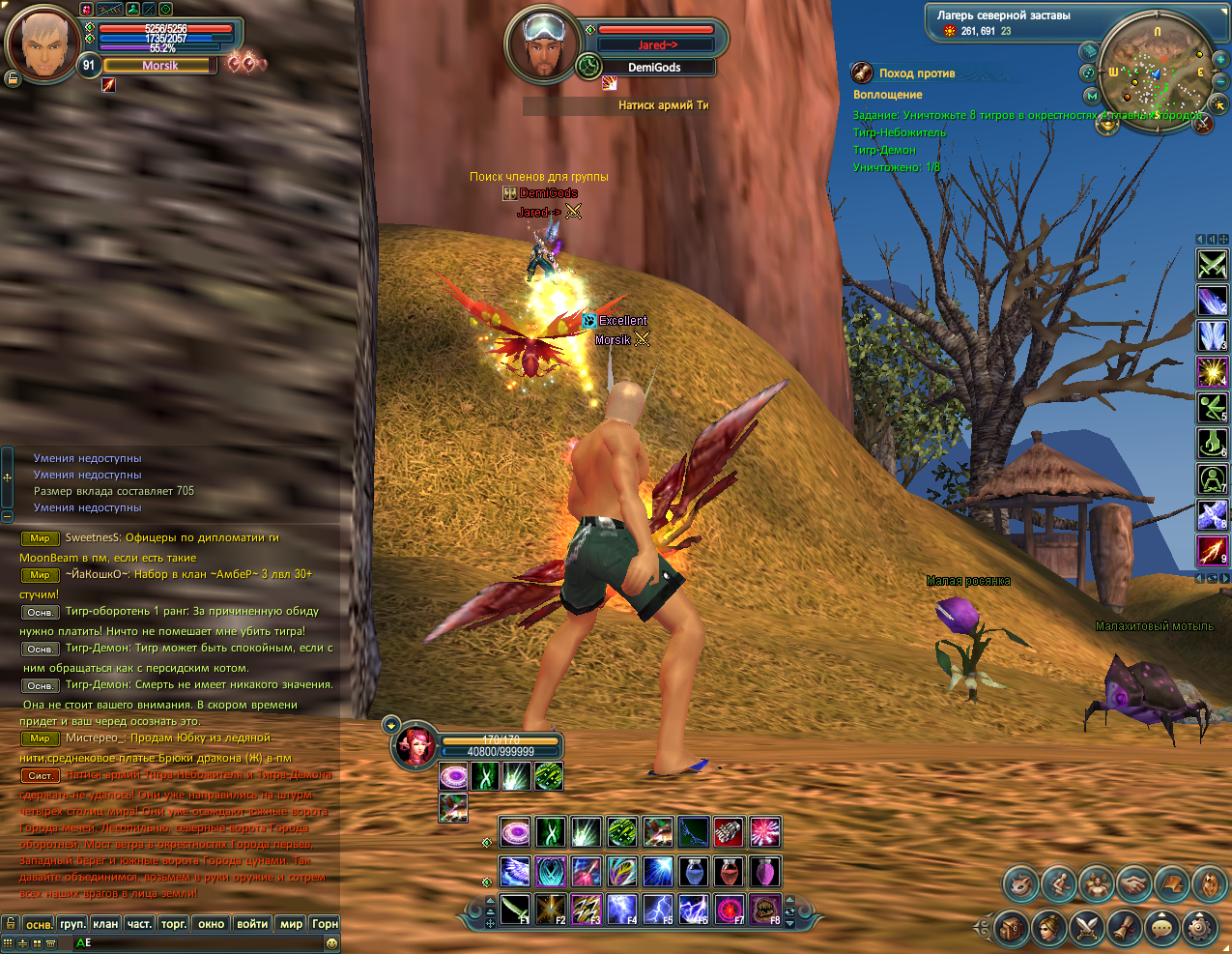Open the 'Поход против' quest tracker entry
Viewport: 1232px width, 954px height.
click(916, 73)
